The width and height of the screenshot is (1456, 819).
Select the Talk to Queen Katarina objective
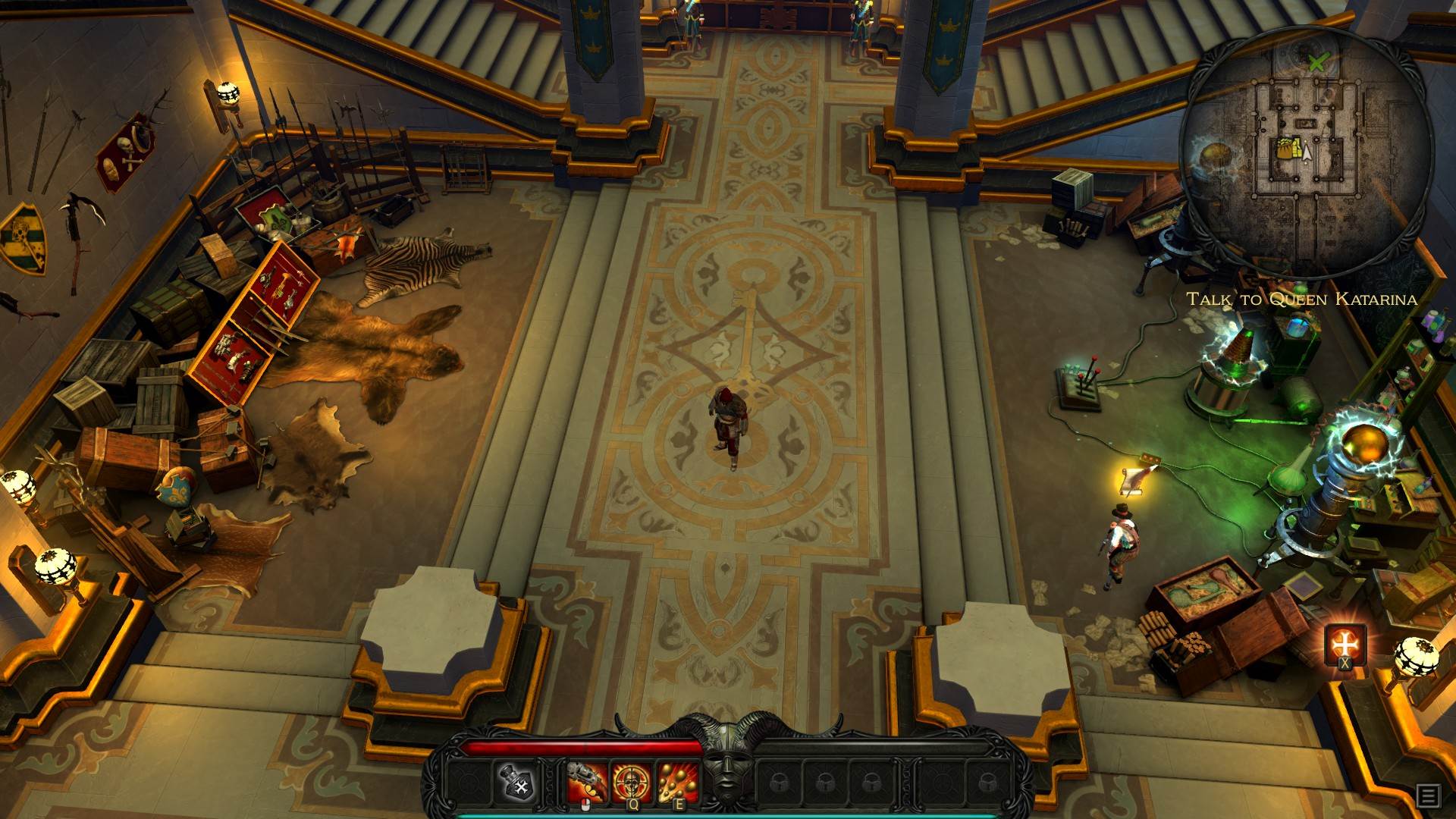click(1301, 299)
